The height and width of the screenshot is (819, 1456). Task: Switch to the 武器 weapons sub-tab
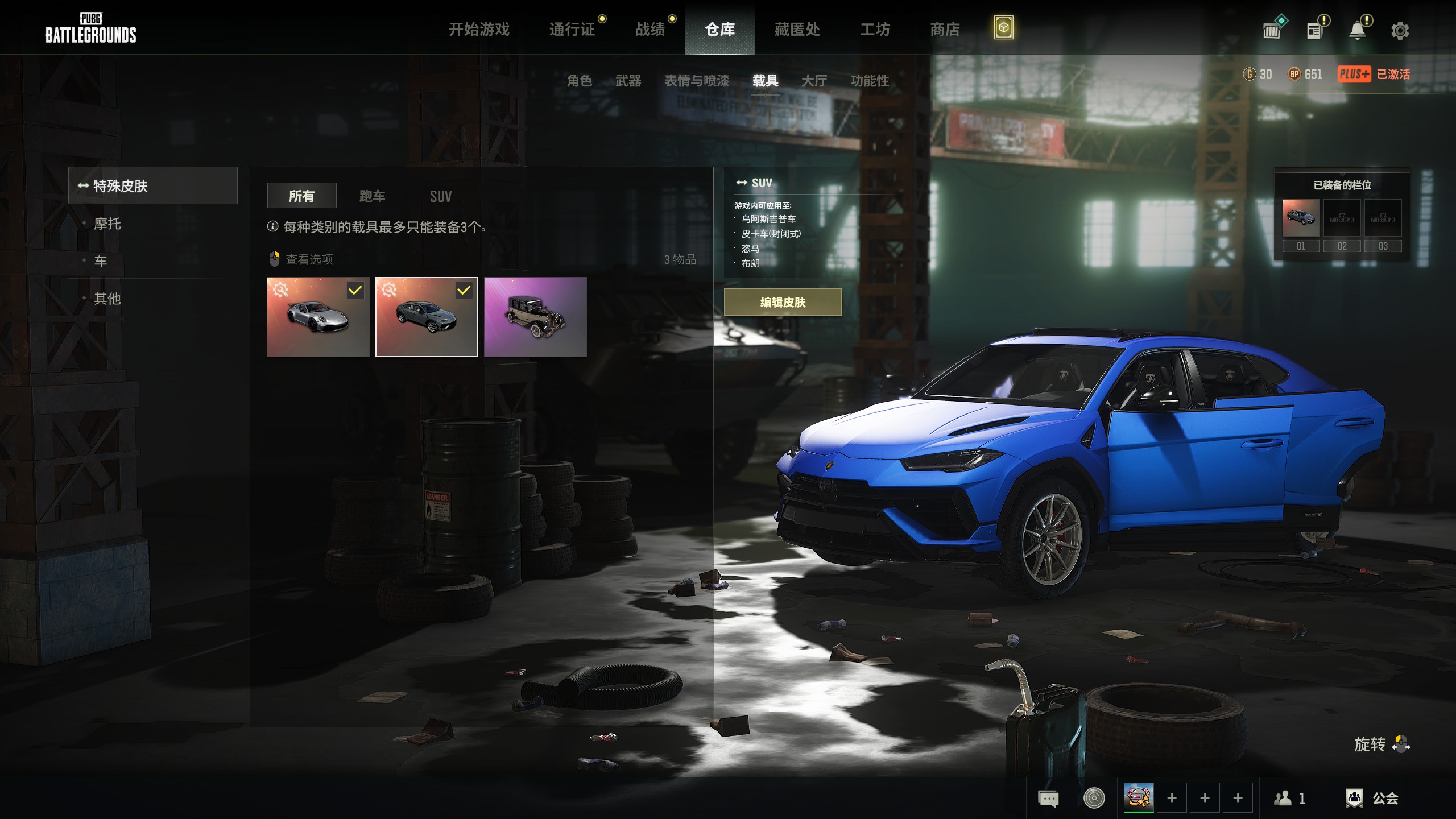(628, 81)
